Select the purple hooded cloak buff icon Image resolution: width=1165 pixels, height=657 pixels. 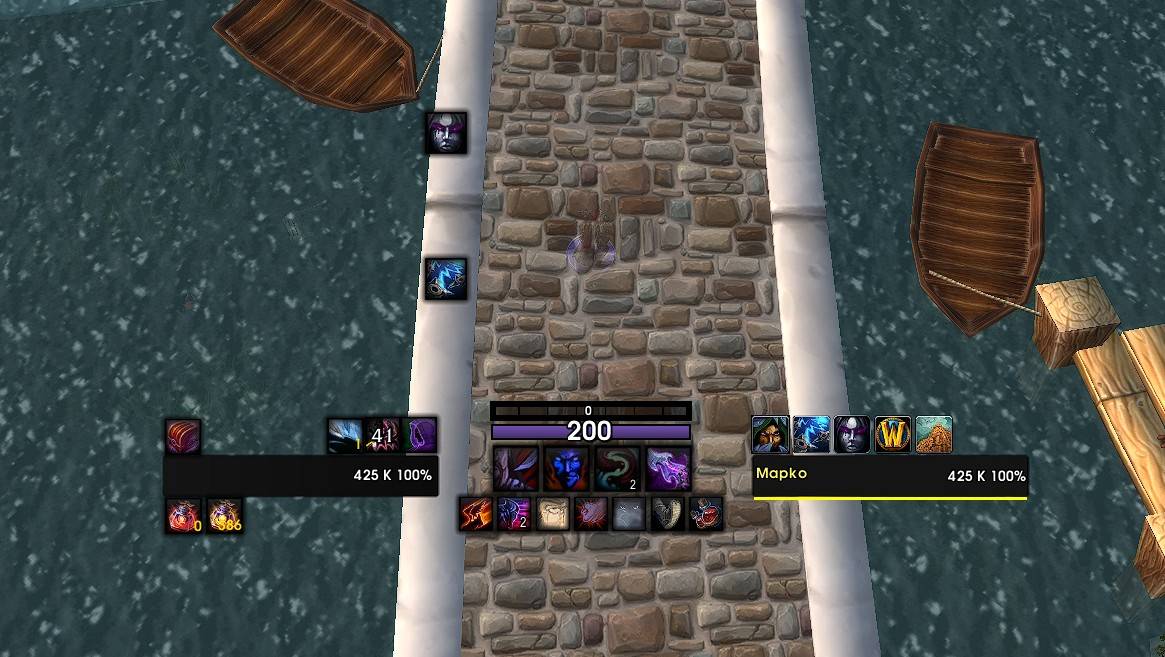[x=421, y=436]
